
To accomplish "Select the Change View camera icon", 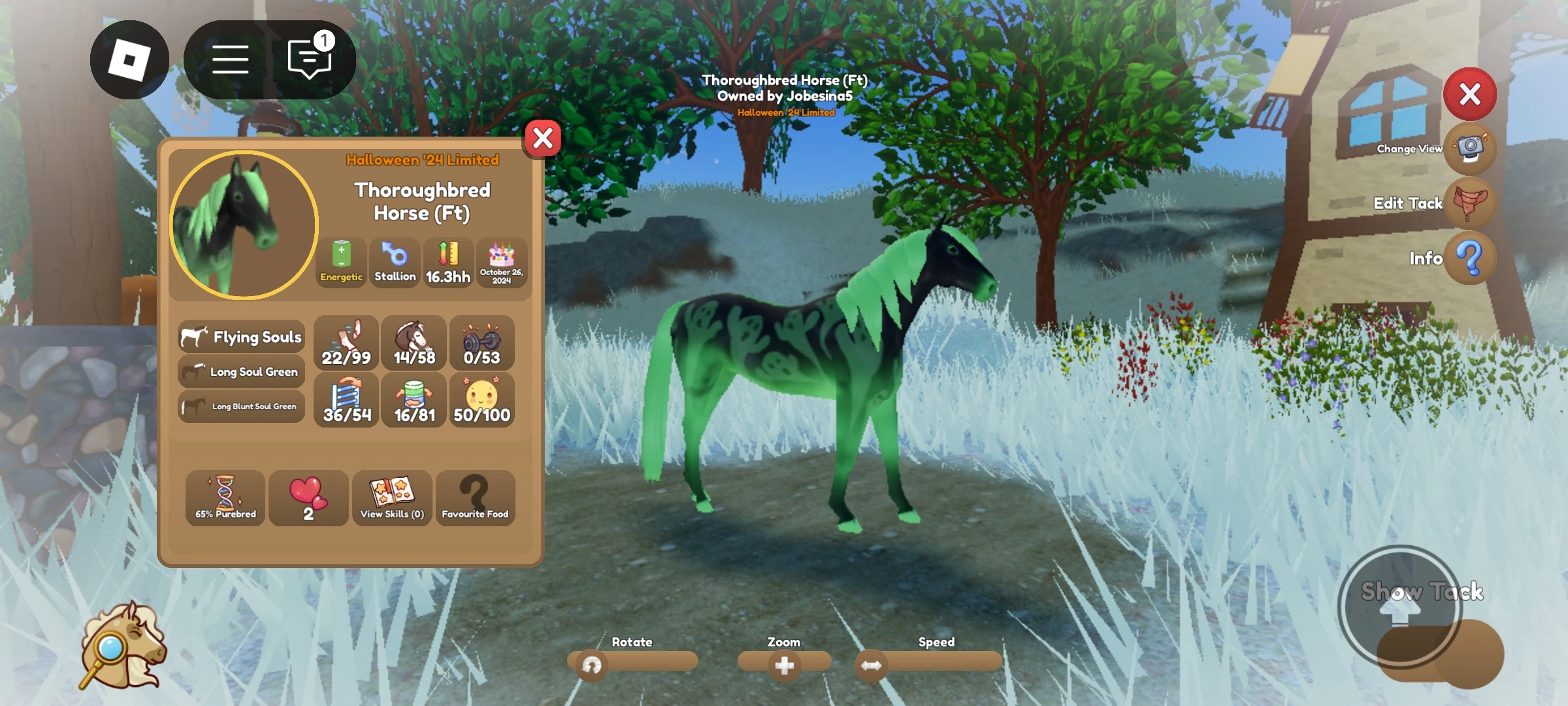I will pos(1470,149).
